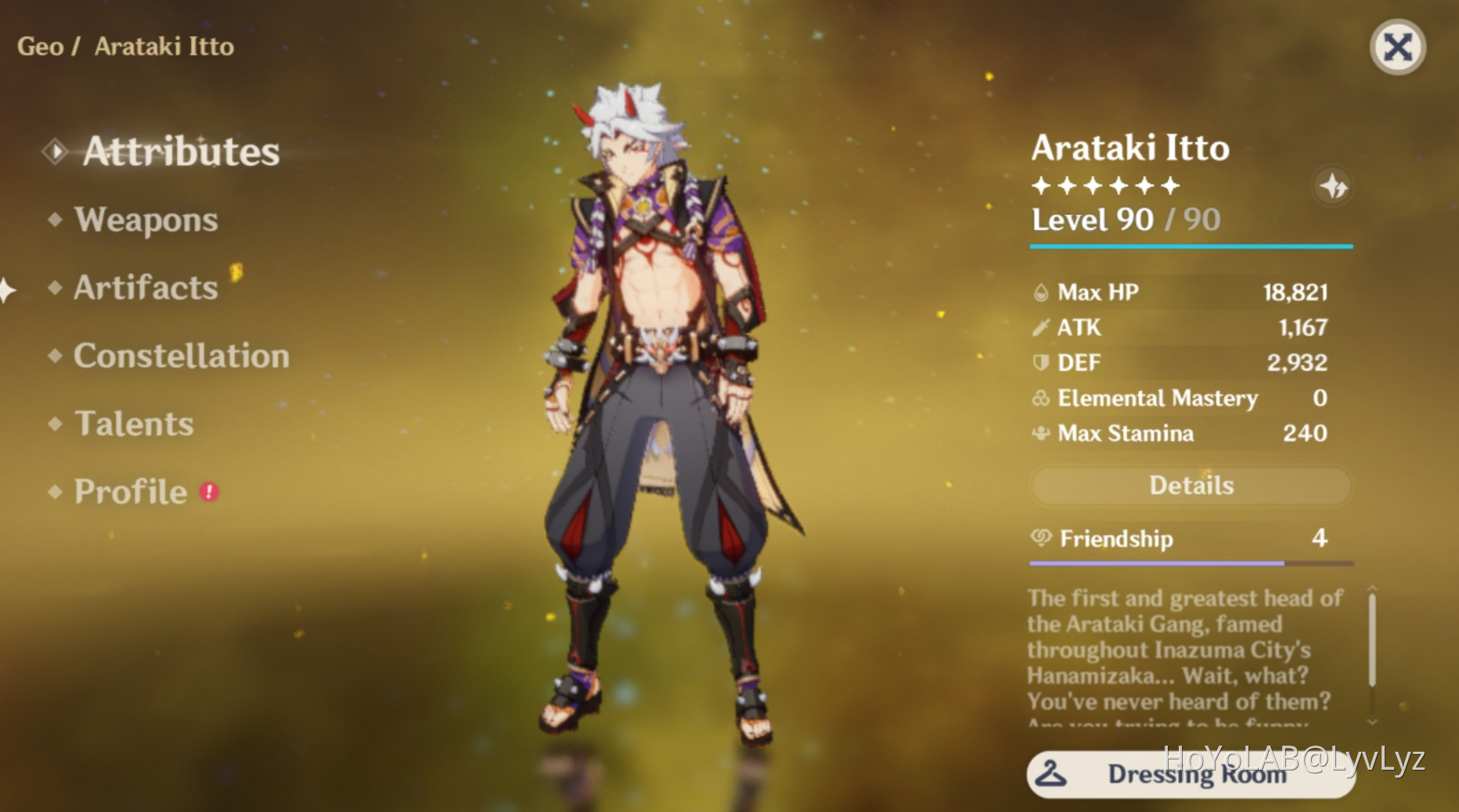Image resolution: width=1459 pixels, height=812 pixels.
Task: Select the Attributes menu item
Action: click(182, 152)
